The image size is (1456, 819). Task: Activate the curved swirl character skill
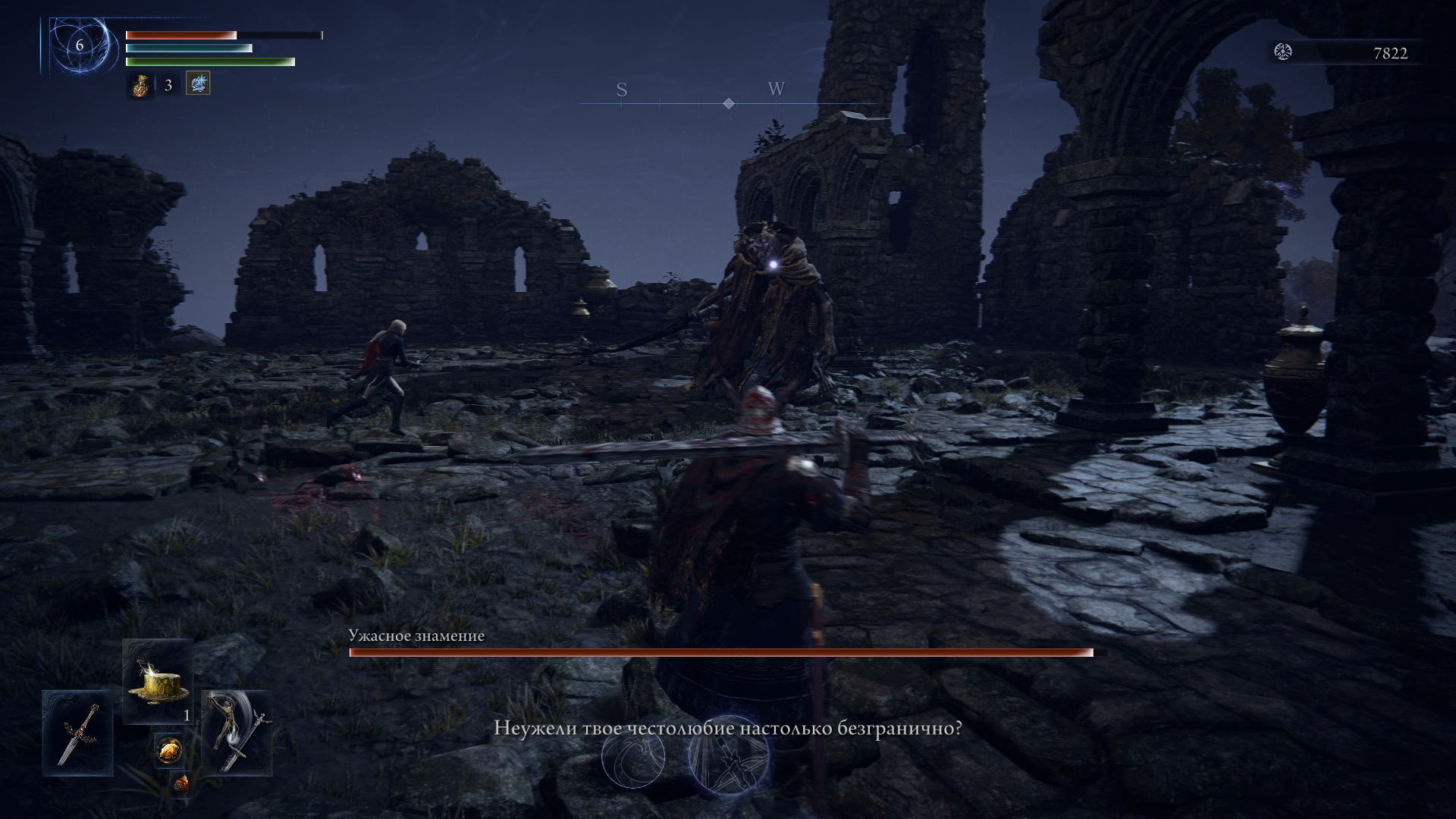coord(633,757)
